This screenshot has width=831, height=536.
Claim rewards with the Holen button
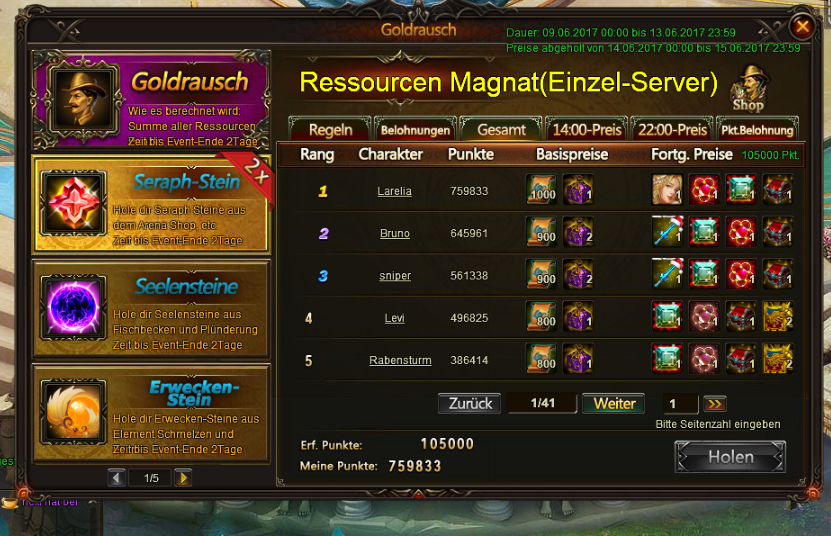(730, 457)
